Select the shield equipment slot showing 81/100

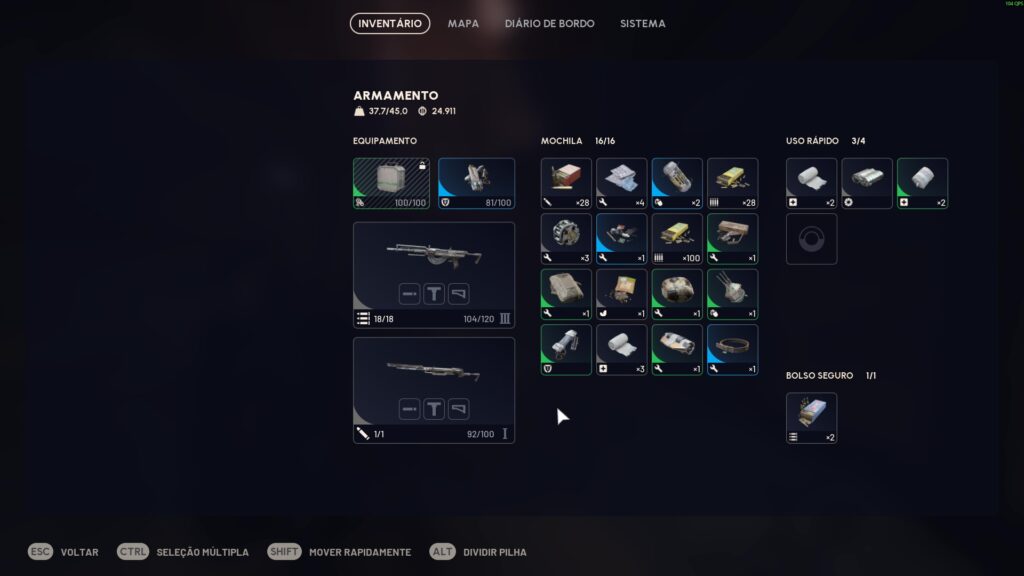[476, 183]
